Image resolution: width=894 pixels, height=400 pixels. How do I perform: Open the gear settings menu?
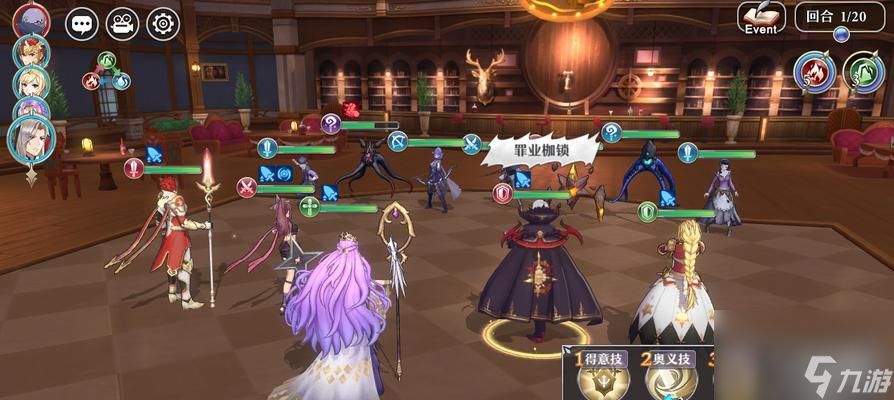coord(163,23)
